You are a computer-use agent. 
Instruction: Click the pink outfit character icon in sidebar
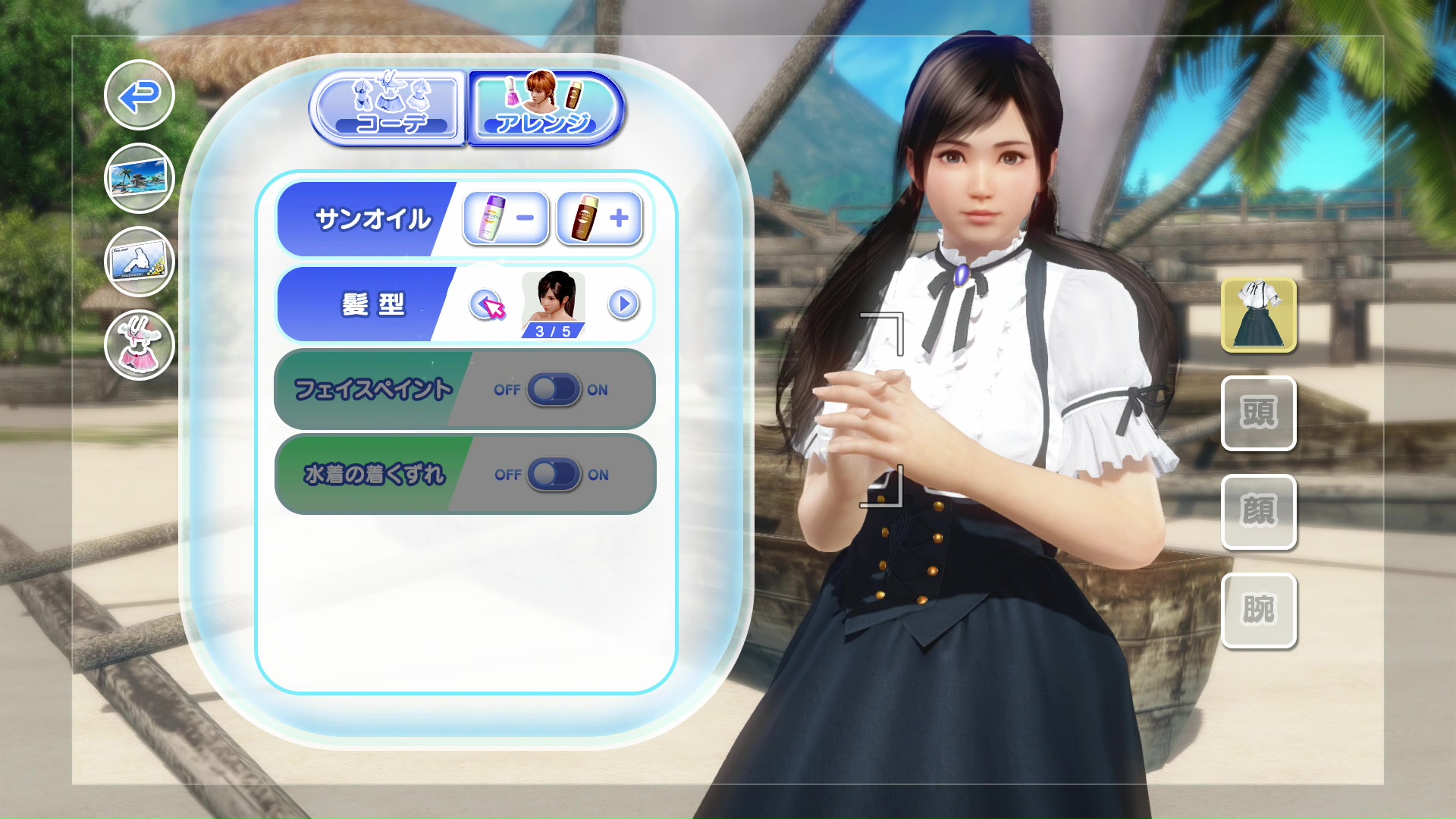(139, 345)
